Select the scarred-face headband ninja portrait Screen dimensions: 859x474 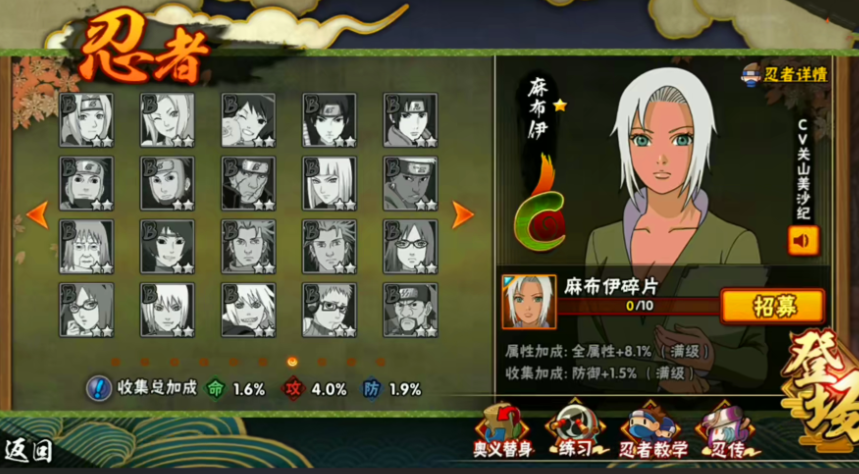pos(248,183)
